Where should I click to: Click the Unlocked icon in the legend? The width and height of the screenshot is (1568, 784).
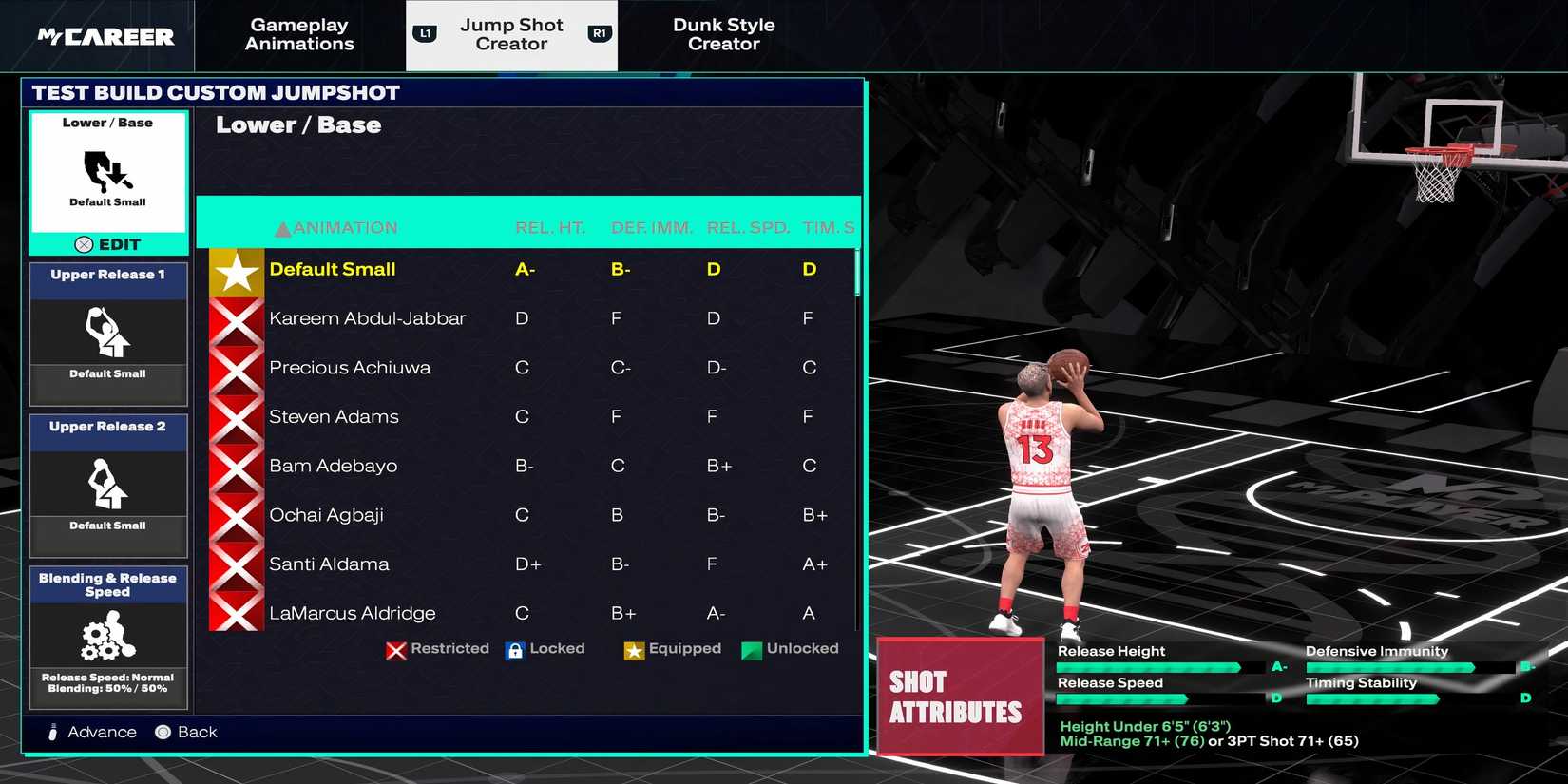click(x=754, y=650)
